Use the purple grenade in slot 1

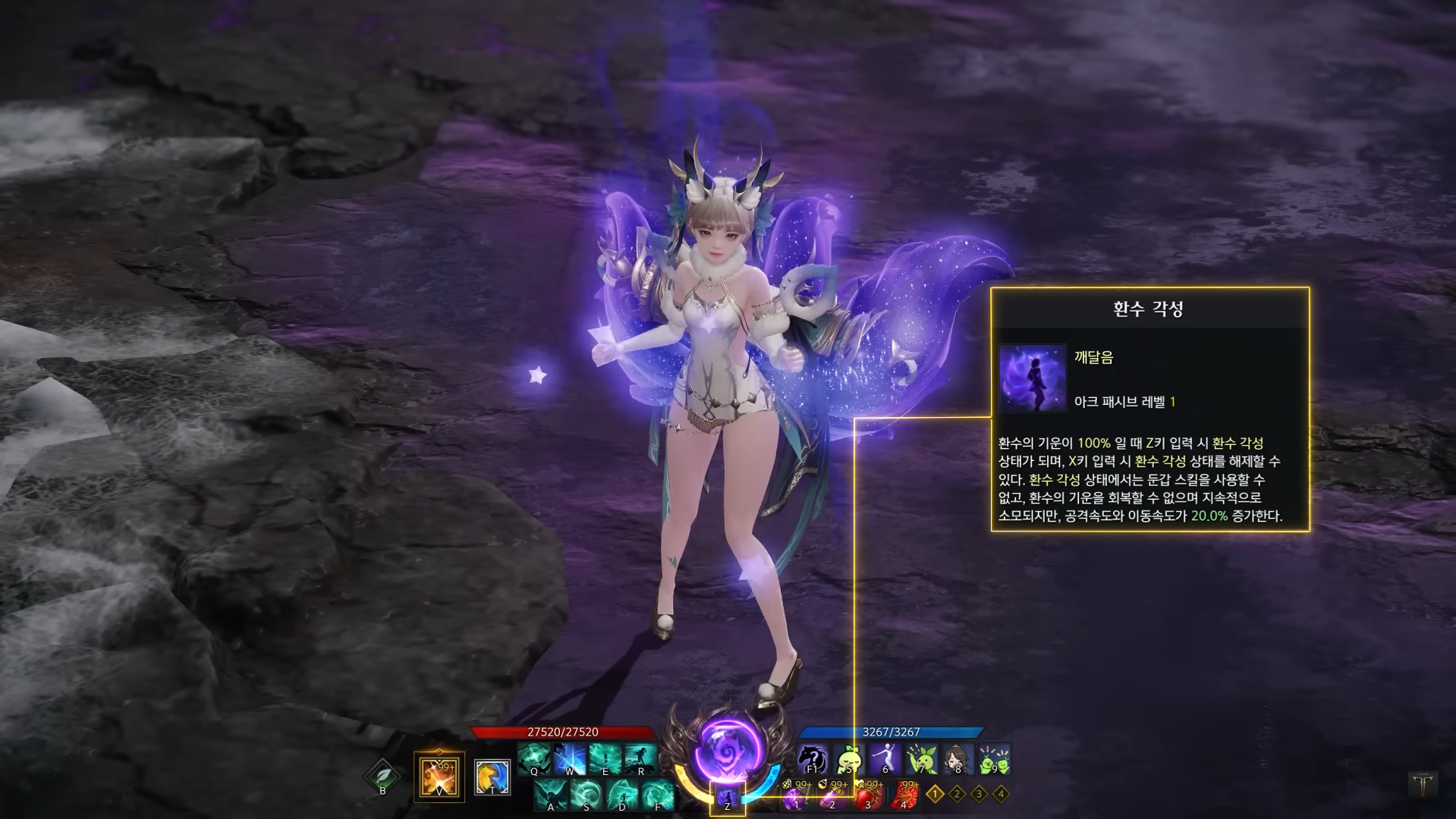point(796,795)
